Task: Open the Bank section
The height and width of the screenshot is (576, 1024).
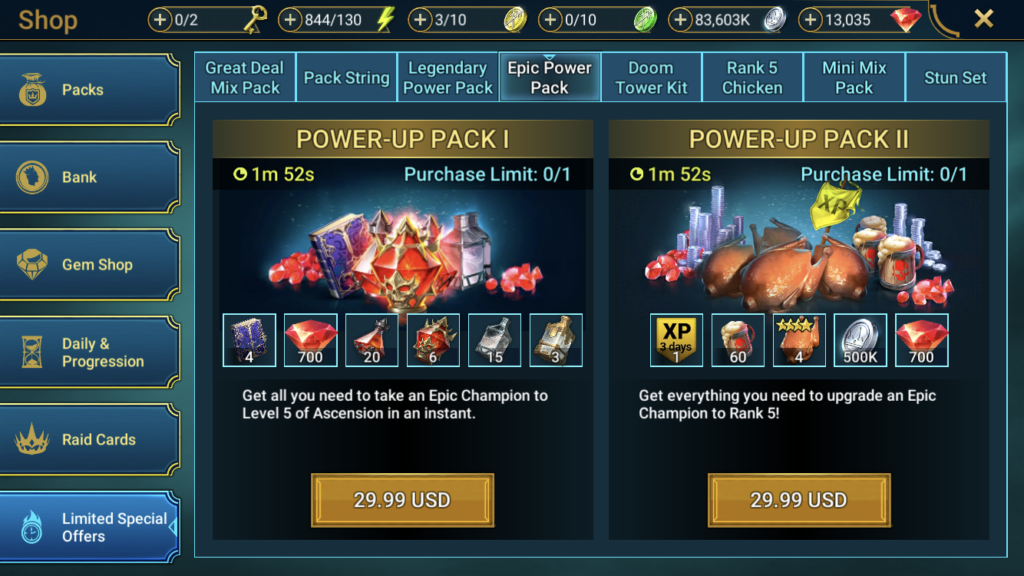Action: (x=88, y=177)
